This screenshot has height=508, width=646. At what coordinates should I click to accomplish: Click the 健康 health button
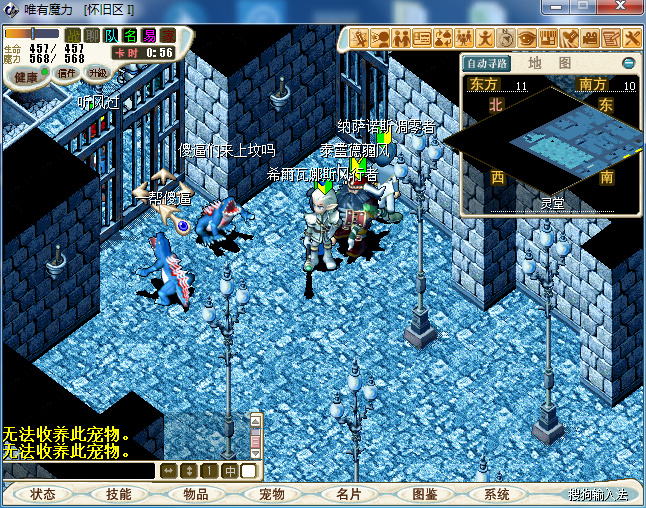[x=26, y=77]
